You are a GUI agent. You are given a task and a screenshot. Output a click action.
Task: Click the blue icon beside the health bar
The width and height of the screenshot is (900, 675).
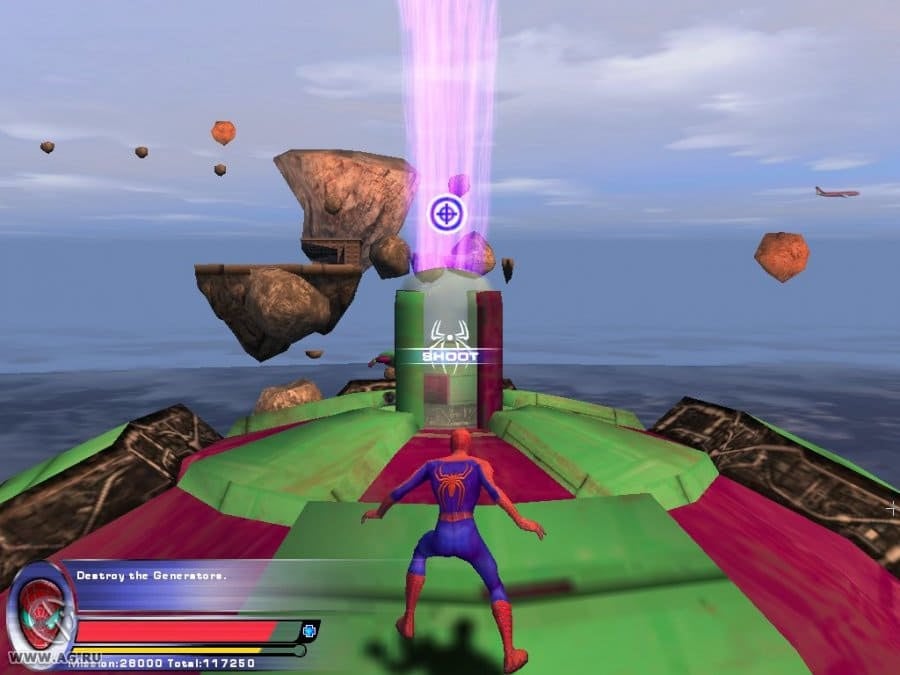click(309, 631)
